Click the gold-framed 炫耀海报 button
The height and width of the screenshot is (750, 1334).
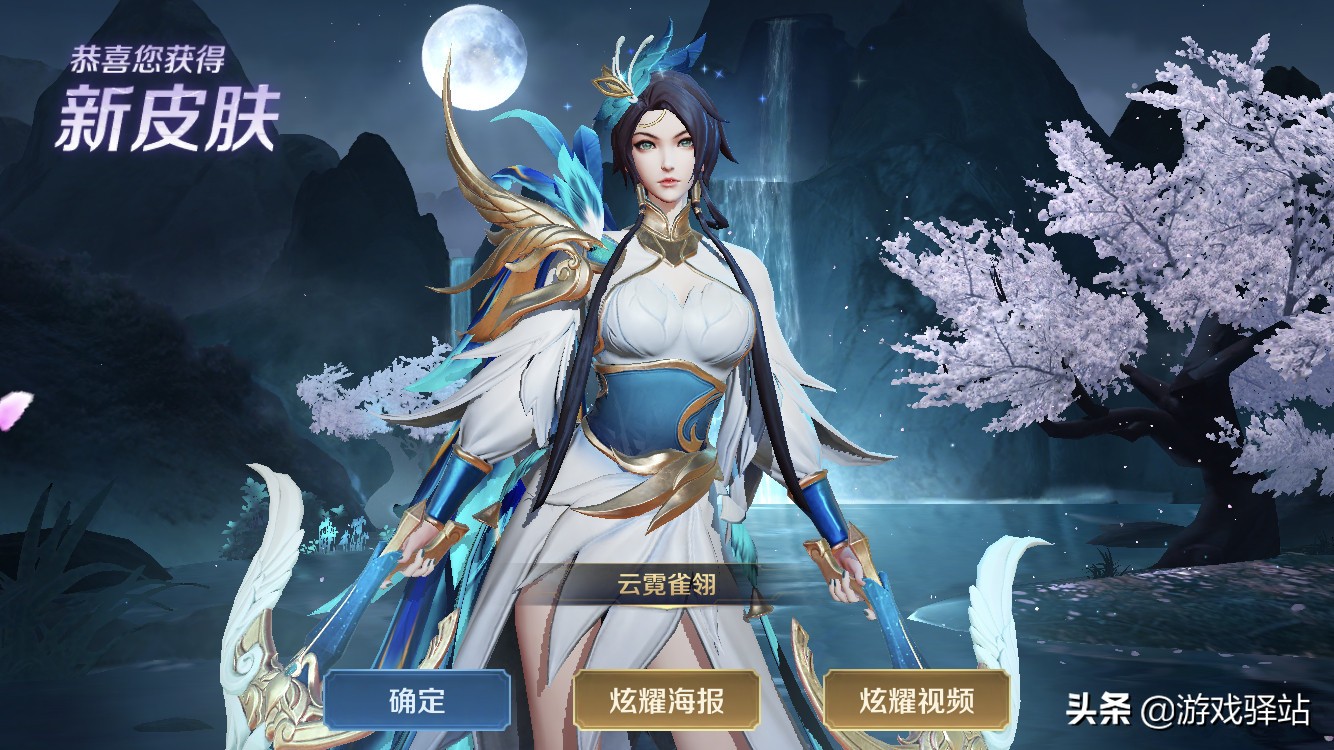click(x=667, y=700)
